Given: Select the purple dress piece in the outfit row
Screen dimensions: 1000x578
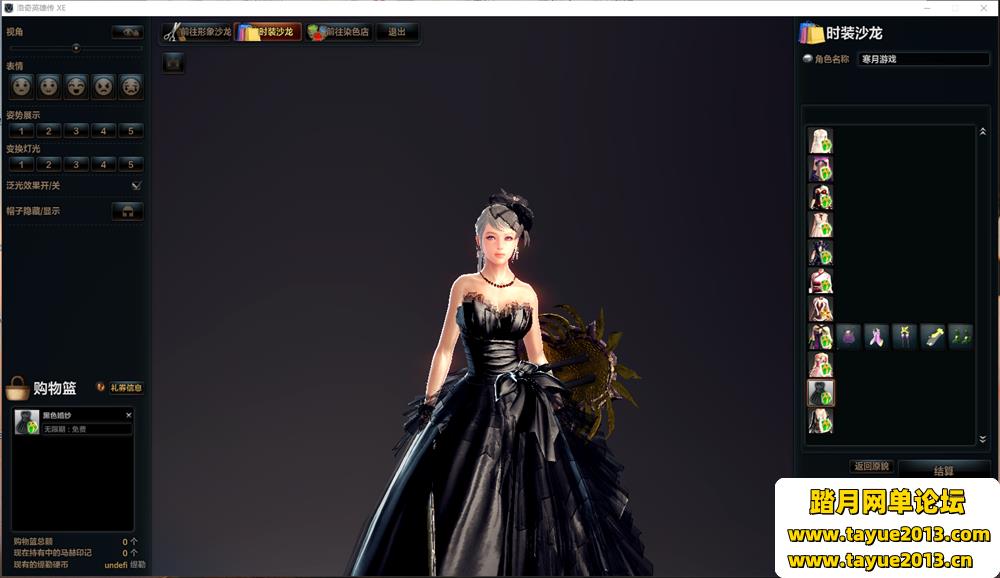Looking at the screenshot, I should tap(849, 337).
